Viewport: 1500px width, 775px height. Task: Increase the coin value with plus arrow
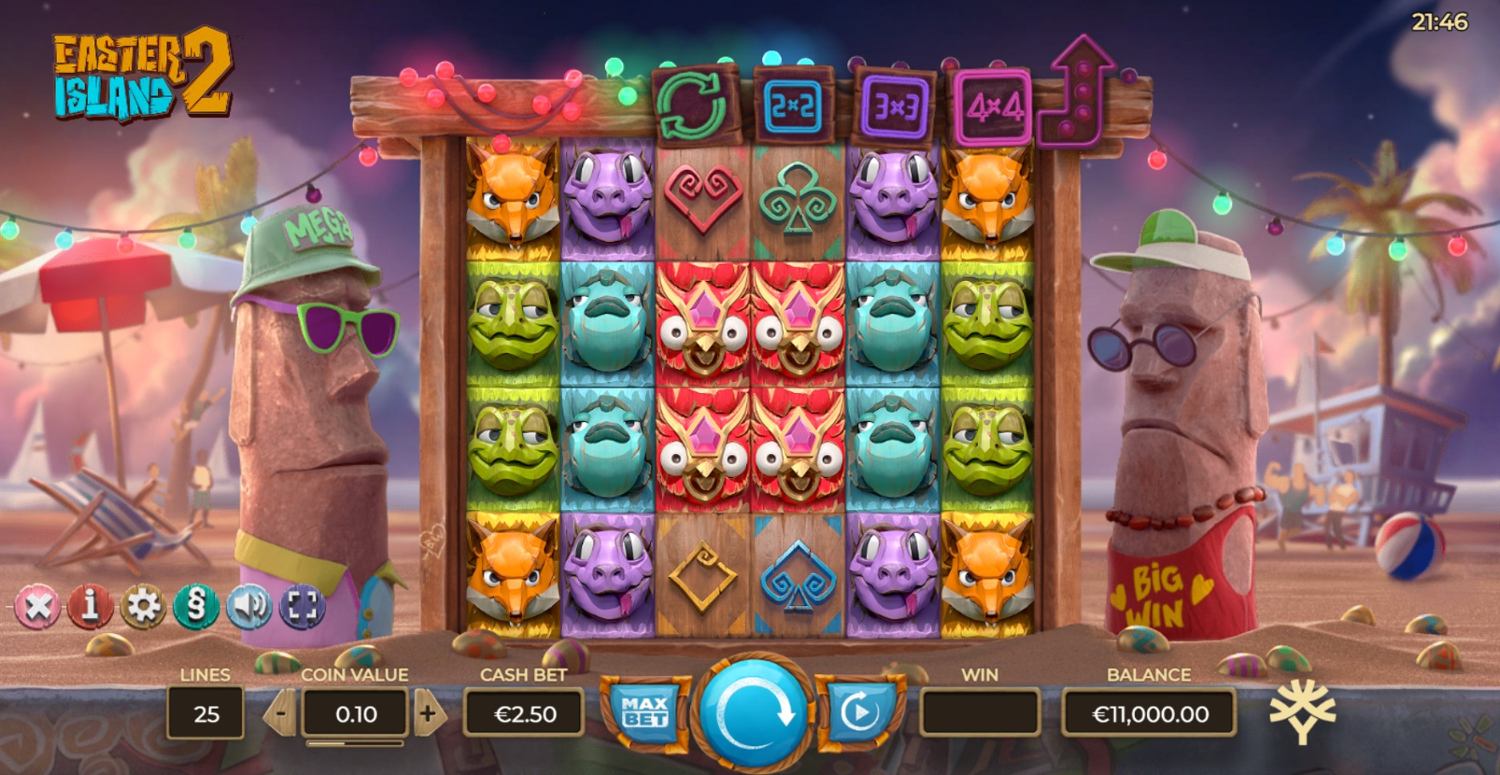pyautogui.click(x=428, y=713)
